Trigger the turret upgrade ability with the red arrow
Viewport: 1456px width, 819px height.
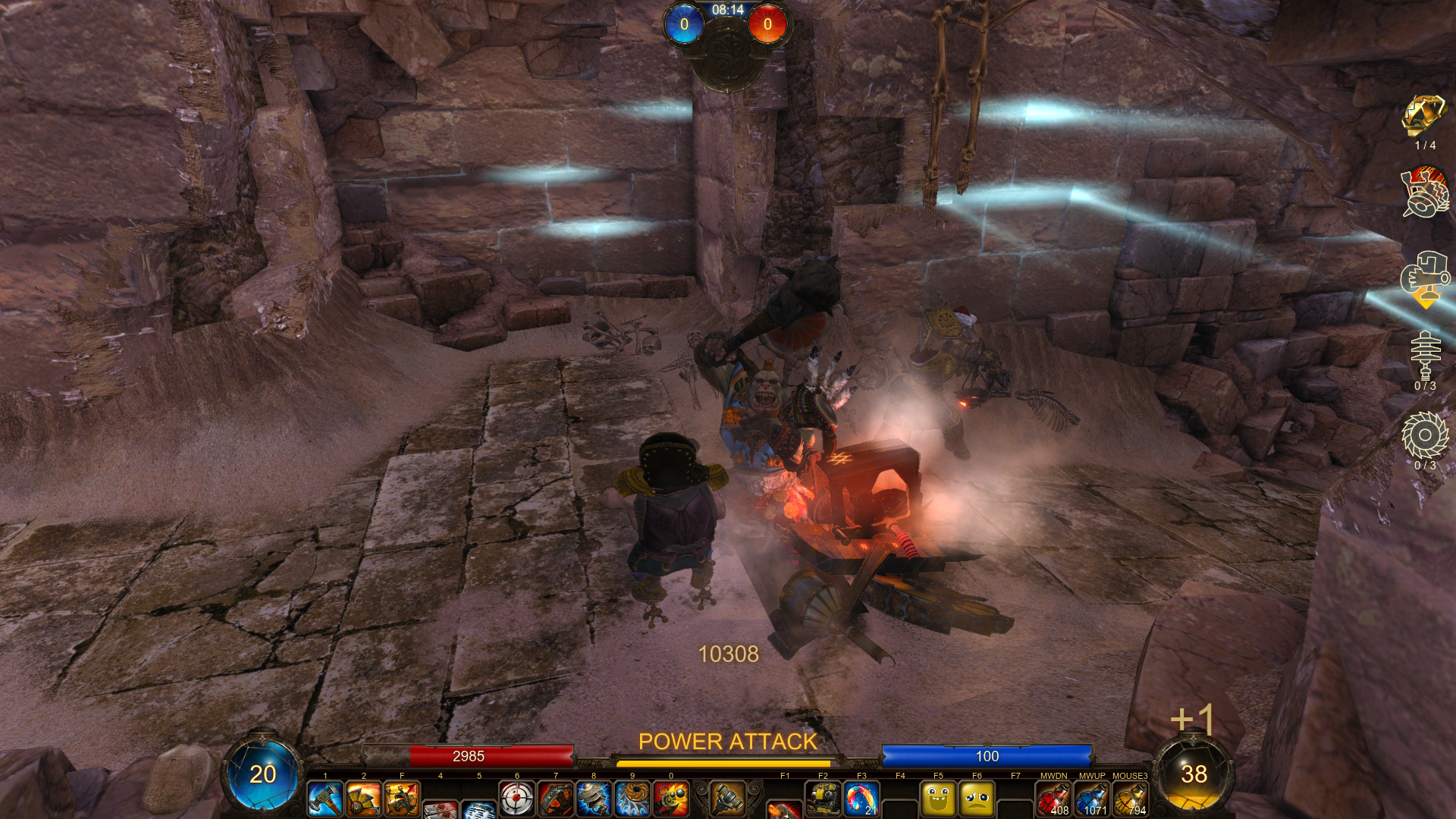(402, 799)
